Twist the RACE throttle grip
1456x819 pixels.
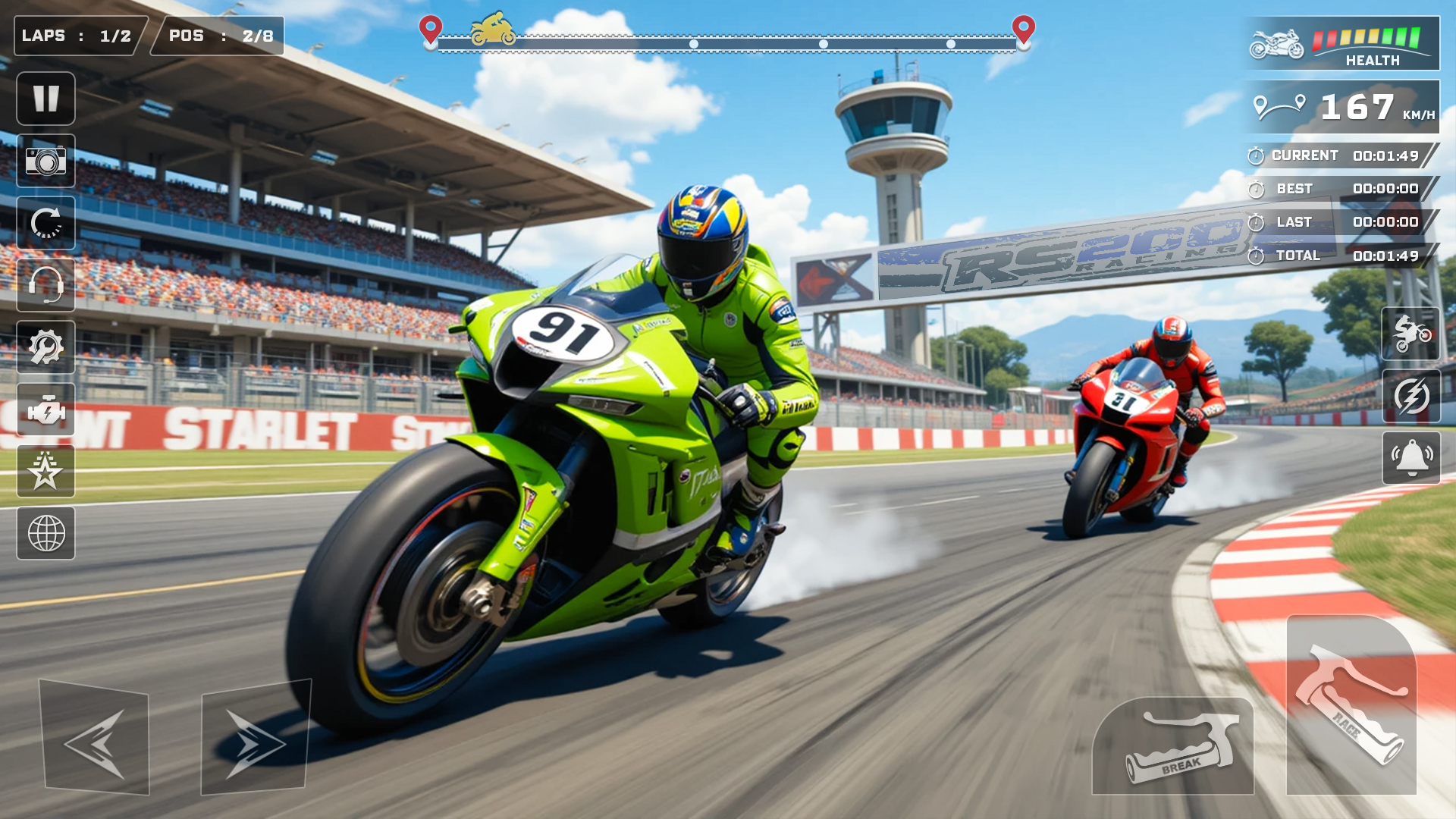click(x=1351, y=705)
